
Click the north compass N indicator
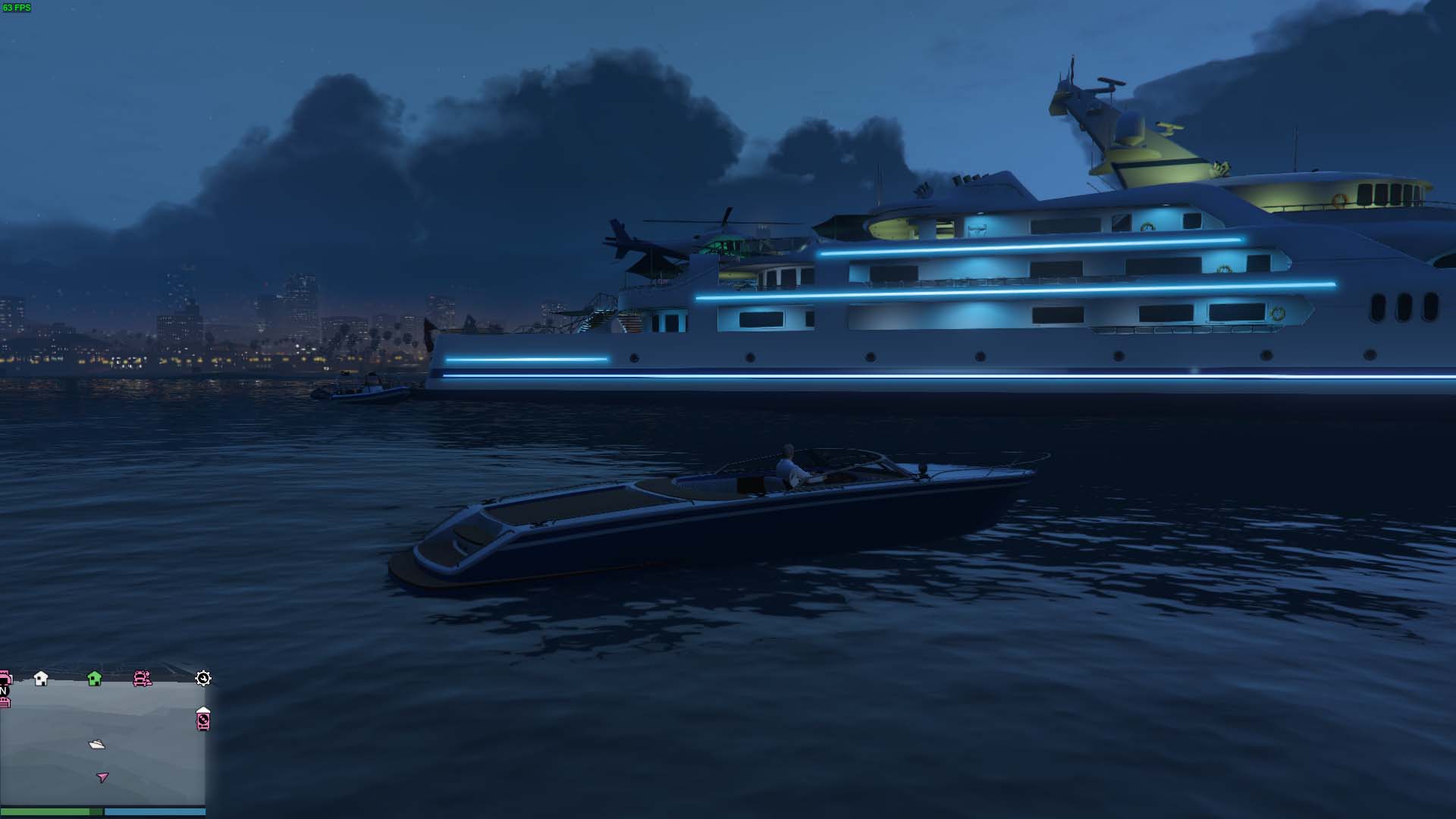[x=4, y=691]
